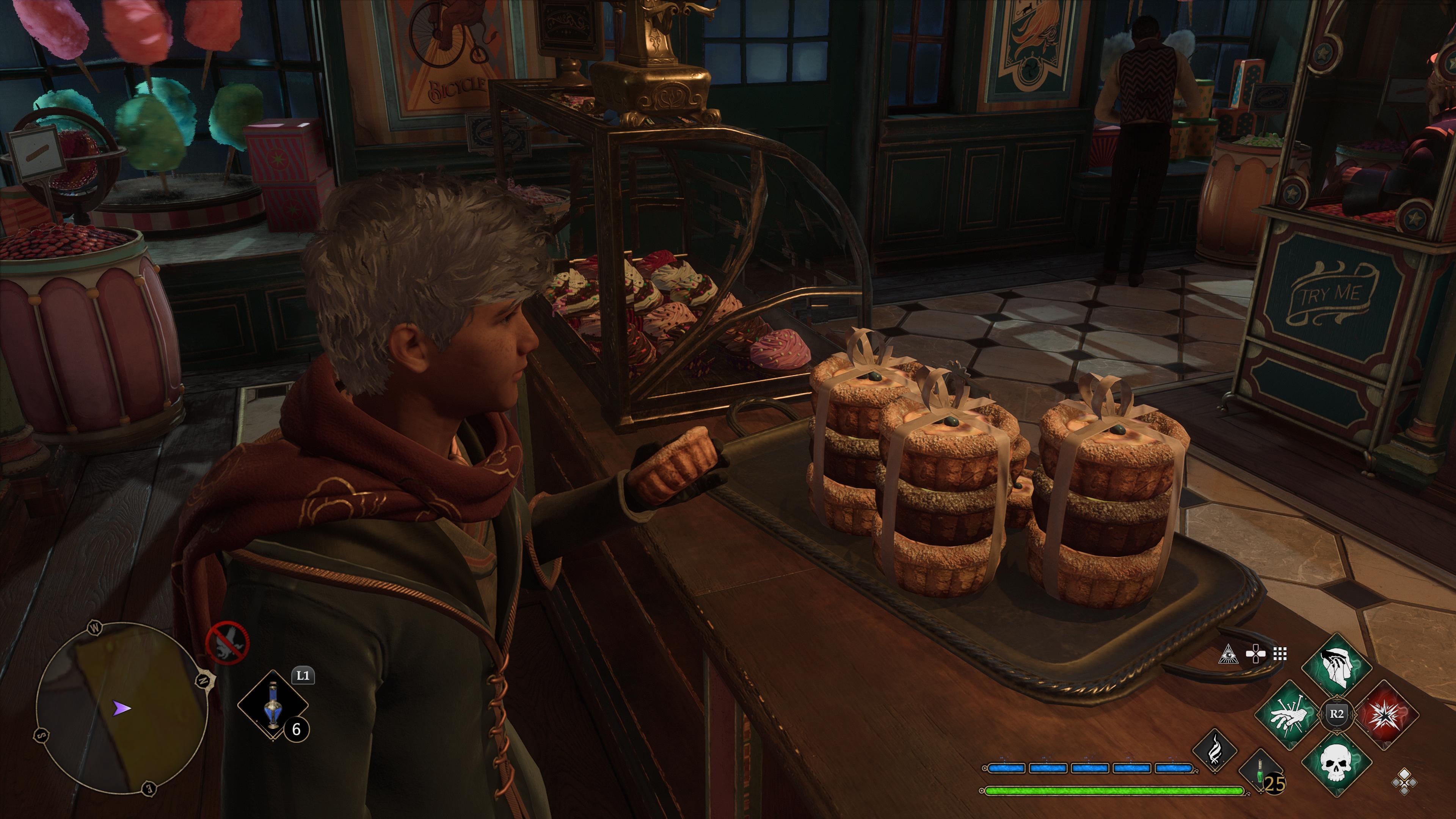Click the Revelio eye-in-triangle icon

pyautogui.click(x=1228, y=654)
